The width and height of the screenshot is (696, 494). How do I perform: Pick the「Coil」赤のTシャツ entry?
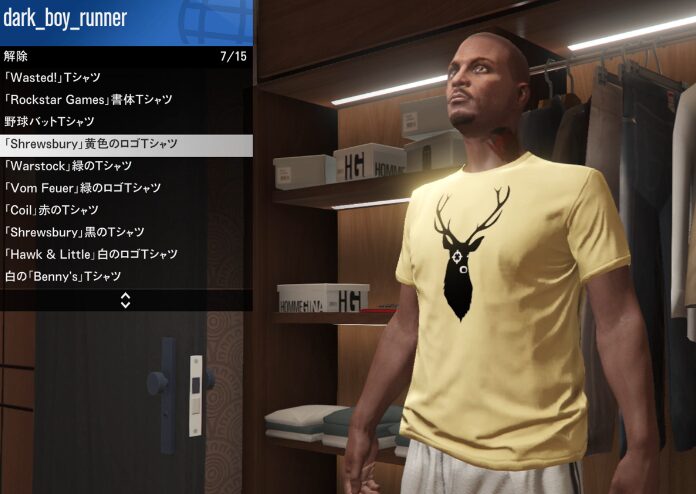pyautogui.click(x=126, y=210)
